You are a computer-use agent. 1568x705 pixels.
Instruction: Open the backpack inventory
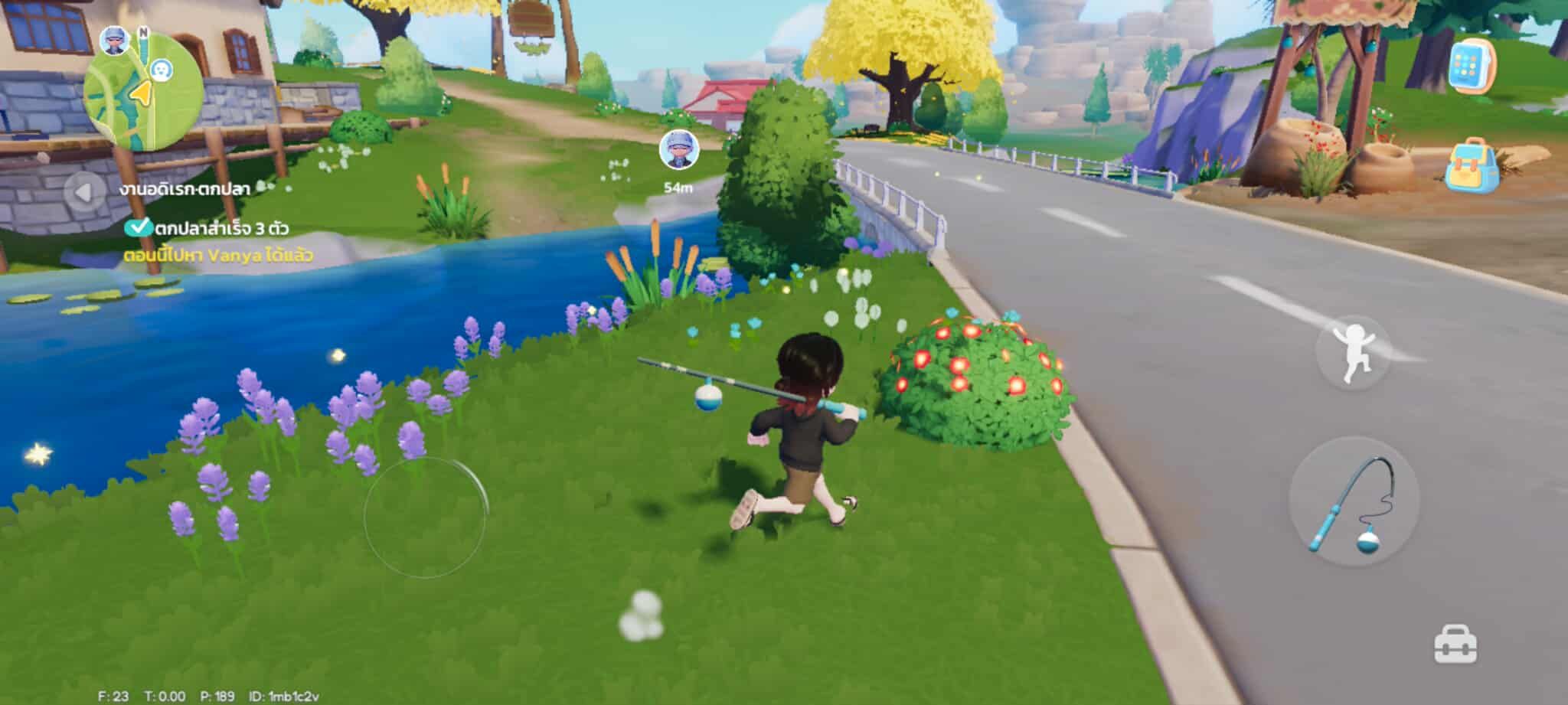(x=1472, y=167)
